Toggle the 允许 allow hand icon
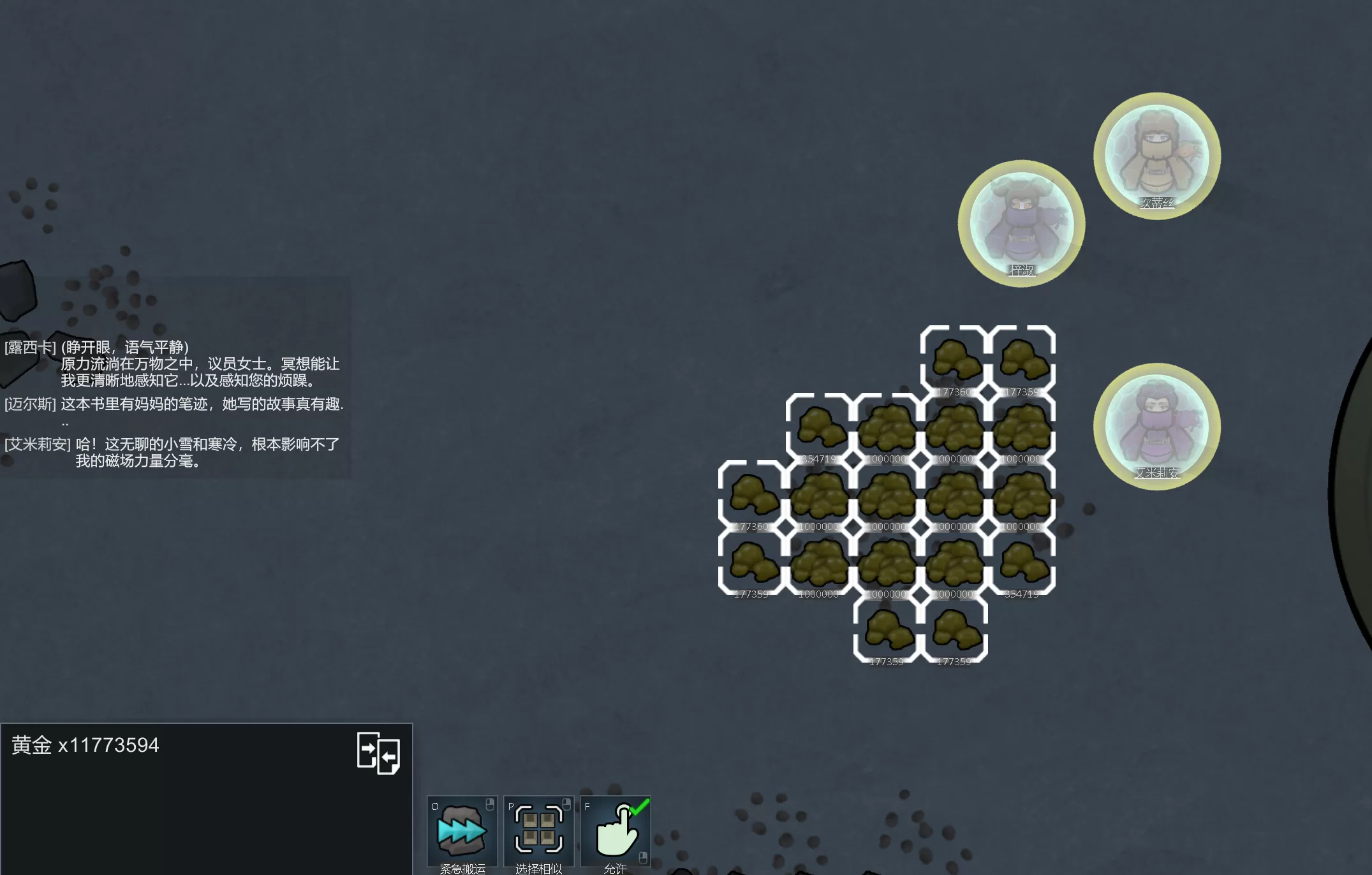1372x875 pixels. coord(616,831)
